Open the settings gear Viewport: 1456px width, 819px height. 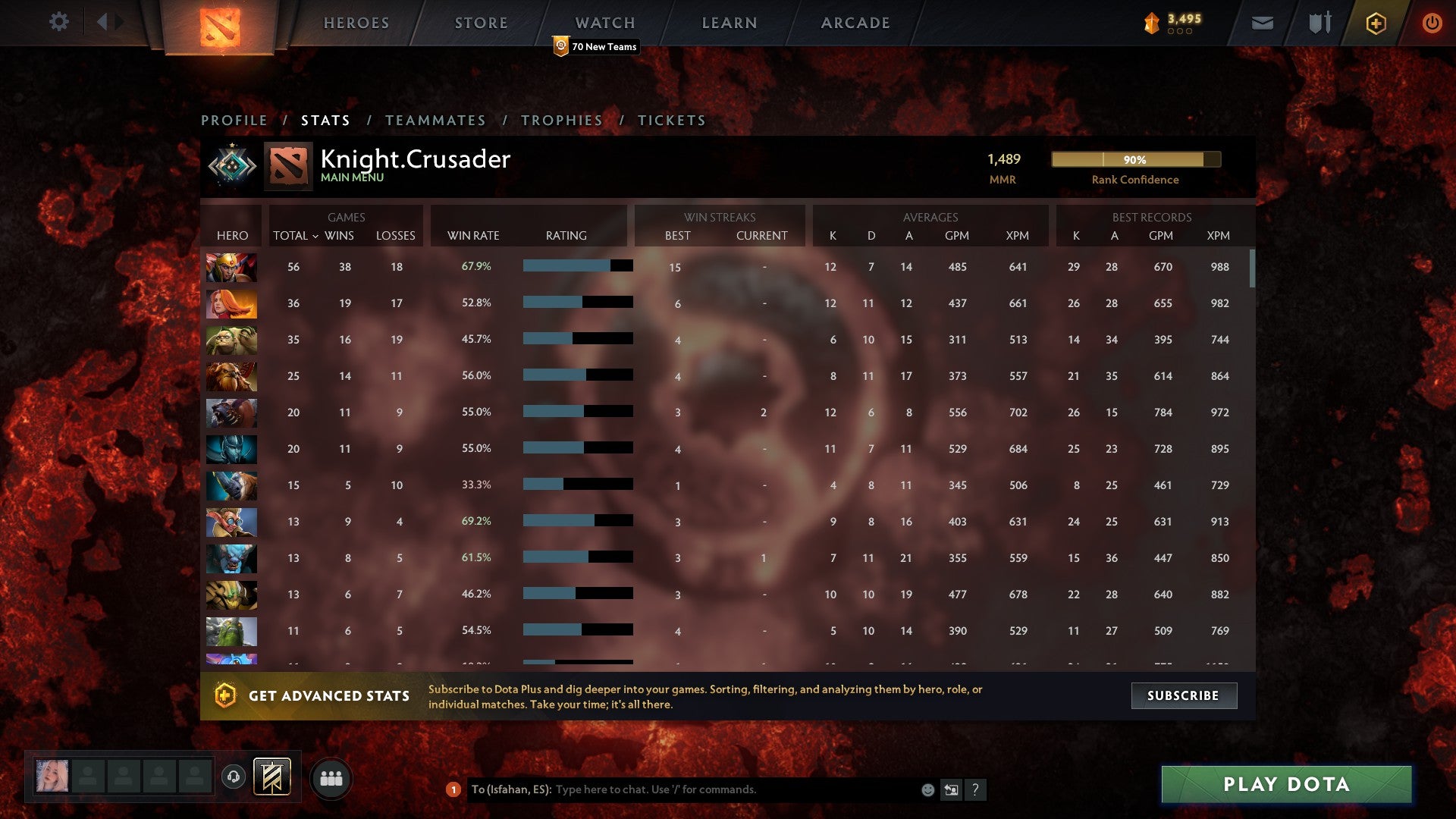pyautogui.click(x=59, y=22)
